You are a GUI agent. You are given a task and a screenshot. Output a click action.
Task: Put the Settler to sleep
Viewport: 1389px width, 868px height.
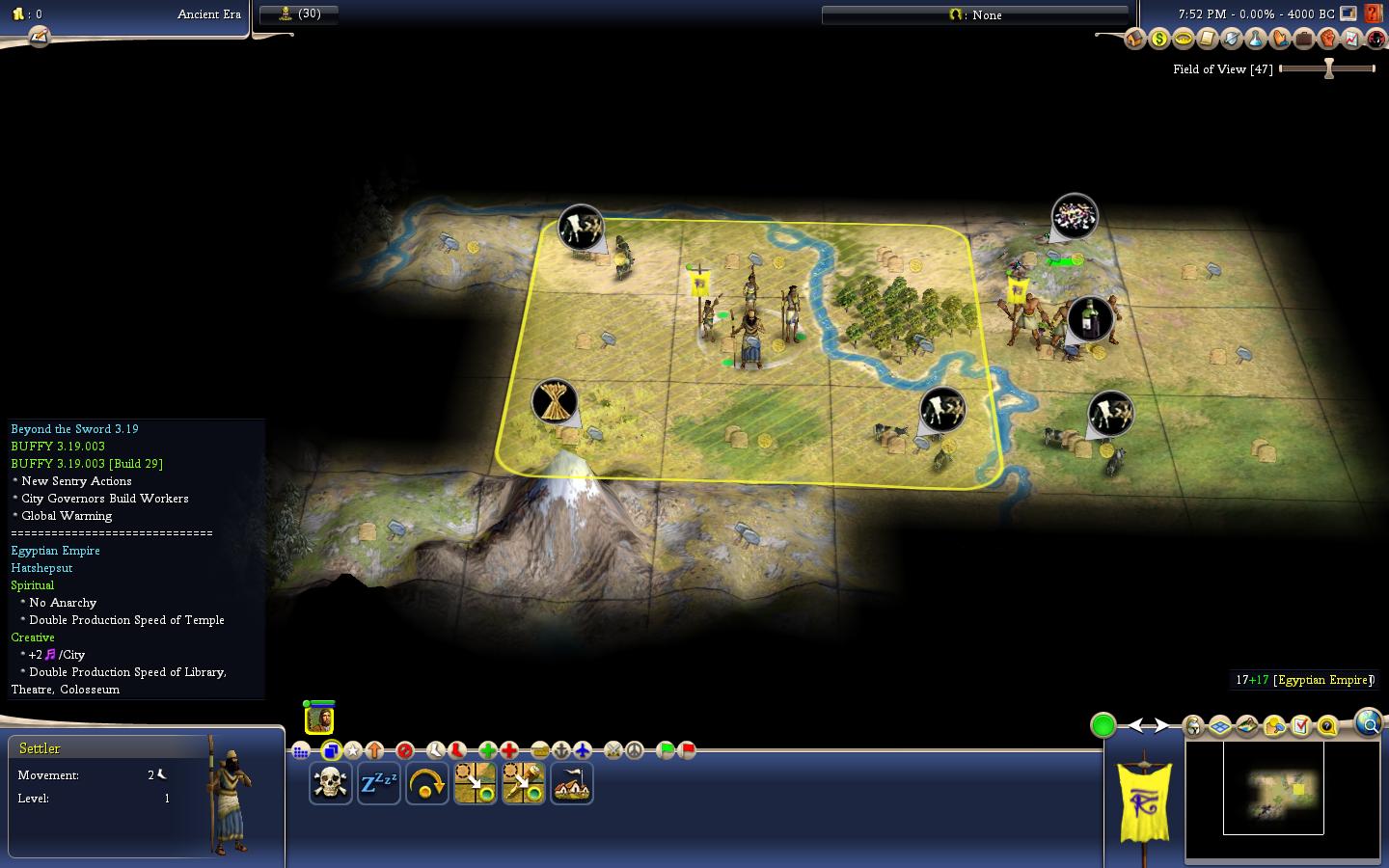click(x=378, y=783)
